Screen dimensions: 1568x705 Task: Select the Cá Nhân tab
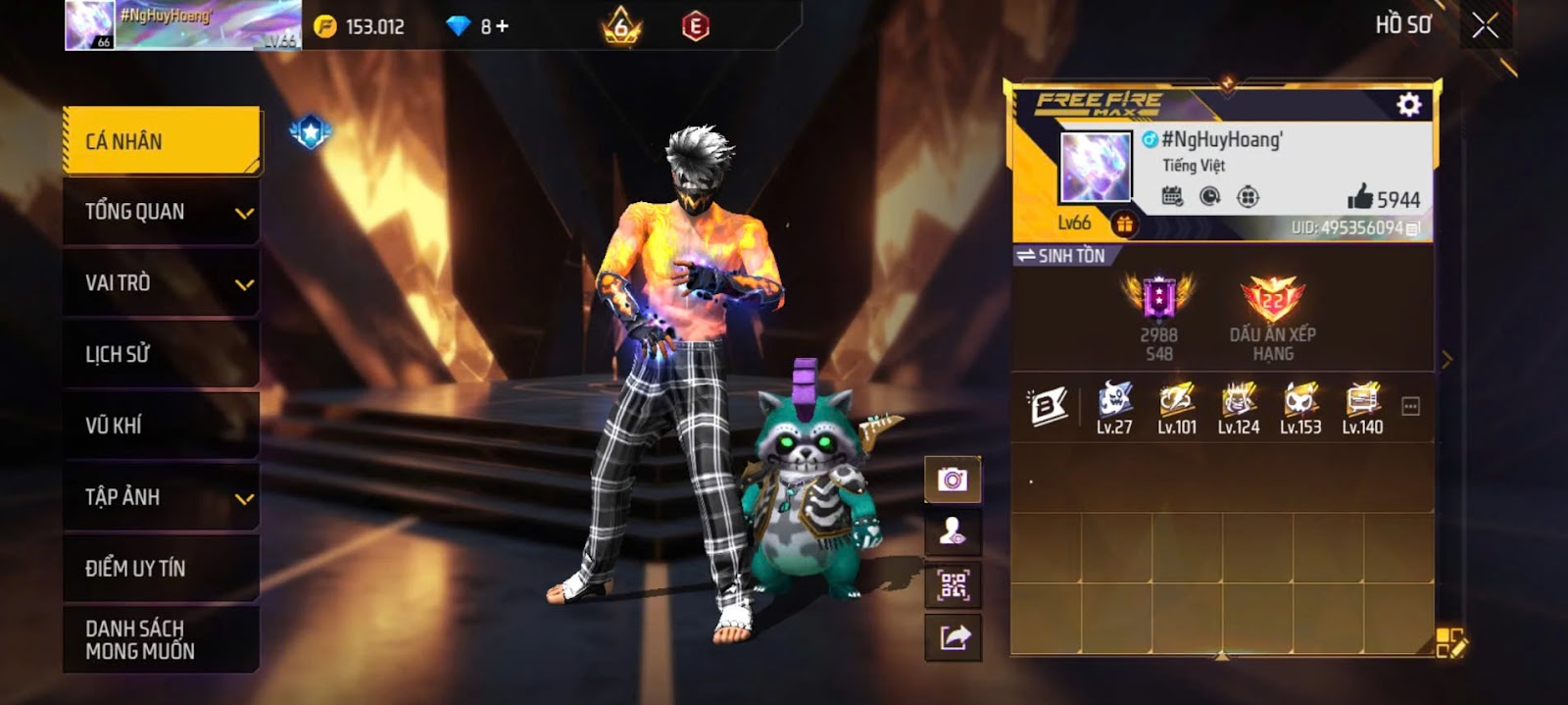coord(162,141)
